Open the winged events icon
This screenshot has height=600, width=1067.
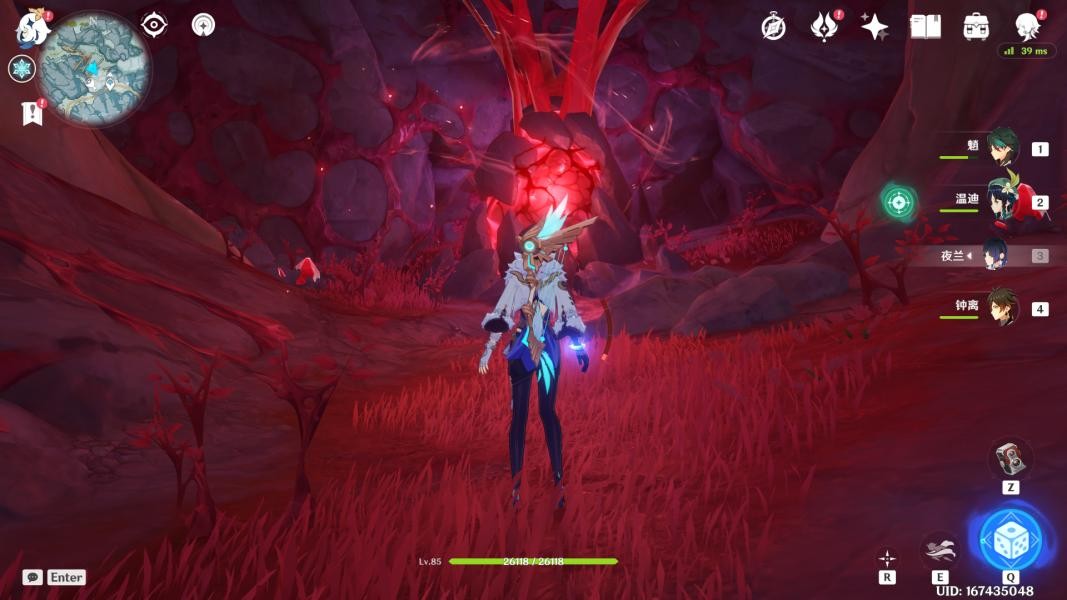coord(824,27)
